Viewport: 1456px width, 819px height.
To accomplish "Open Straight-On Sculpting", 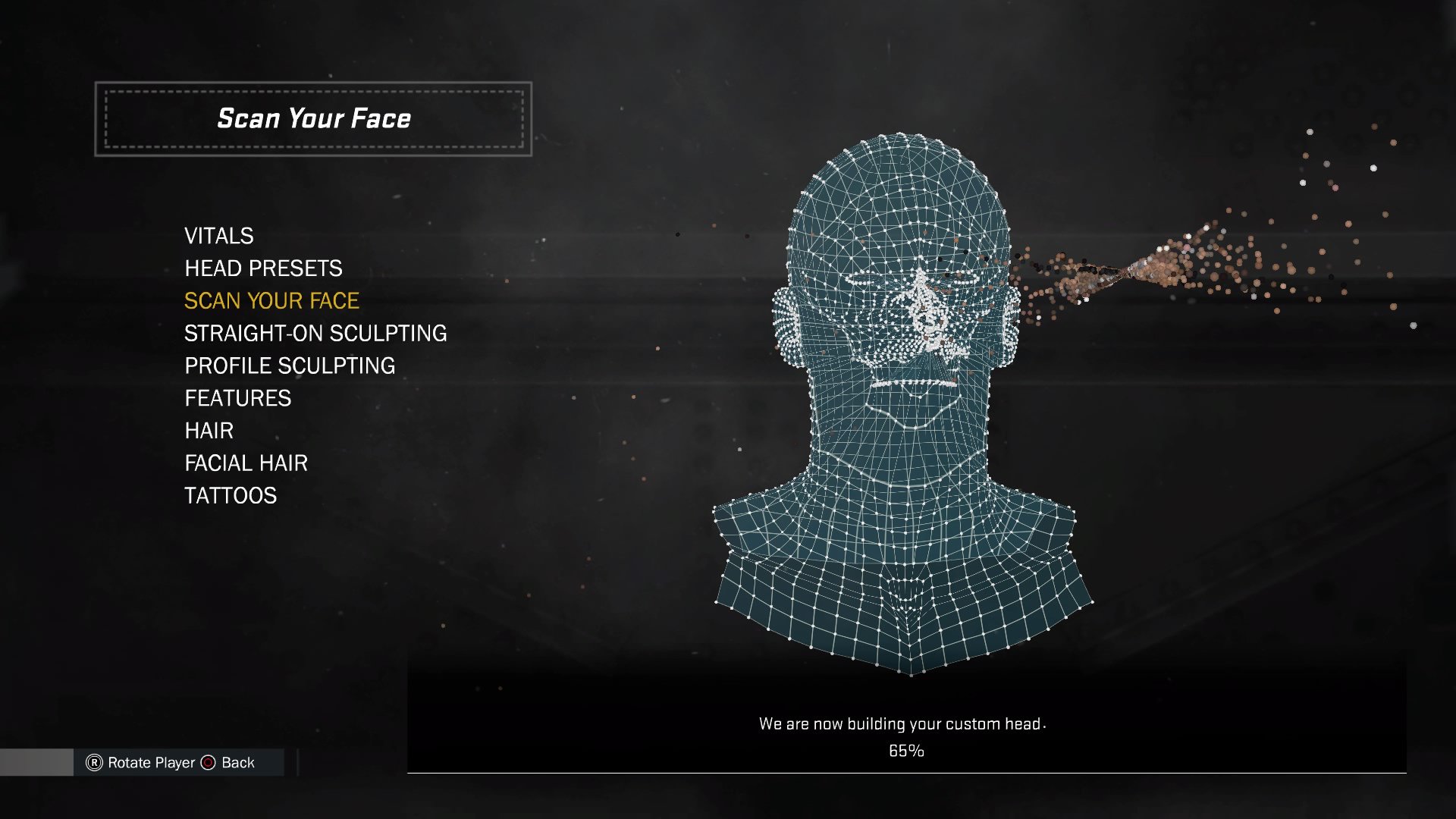I will tap(315, 334).
